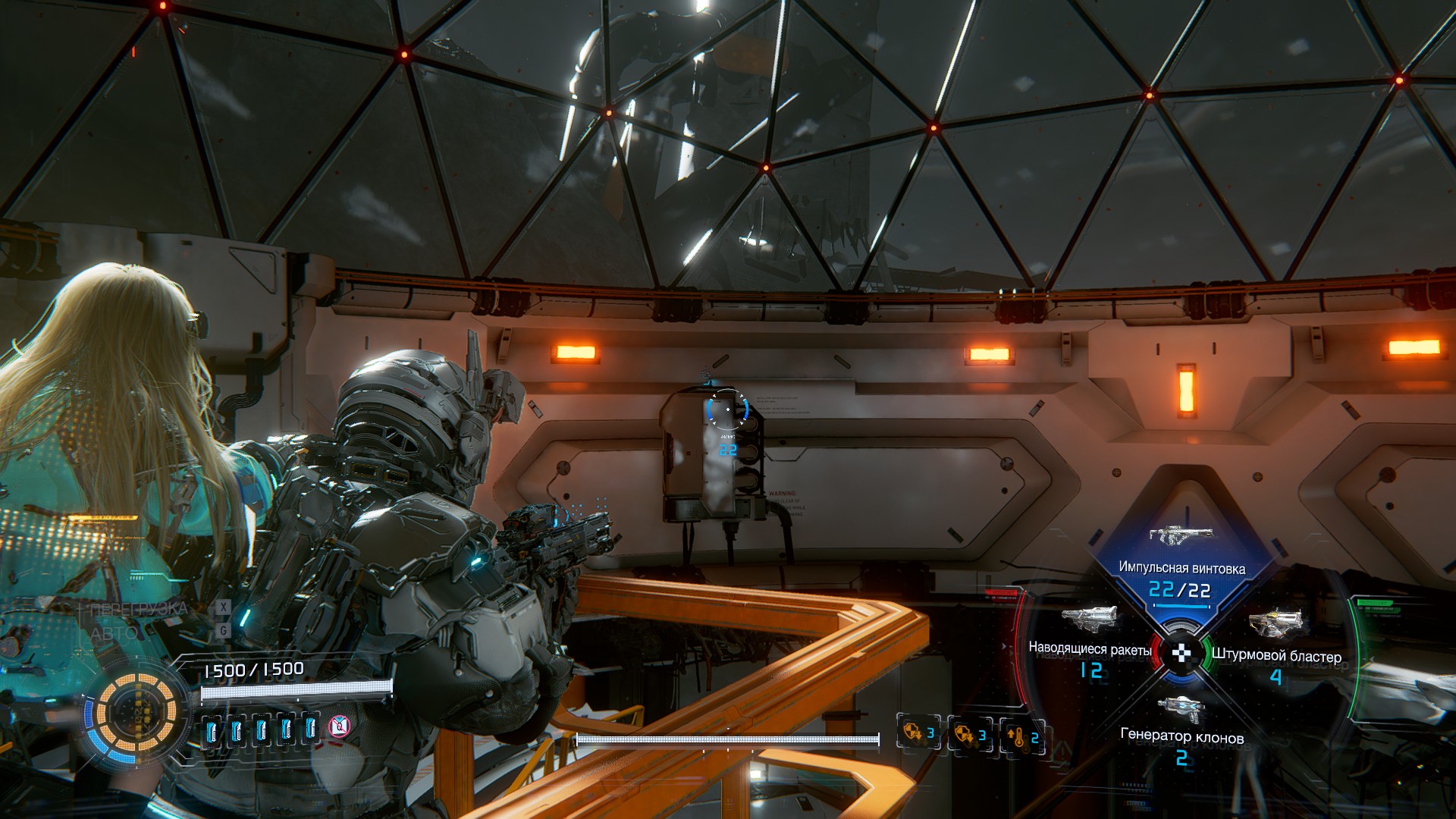Click the weapon wheel center hub
1456x819 pixels.
tap(1181, 653)
